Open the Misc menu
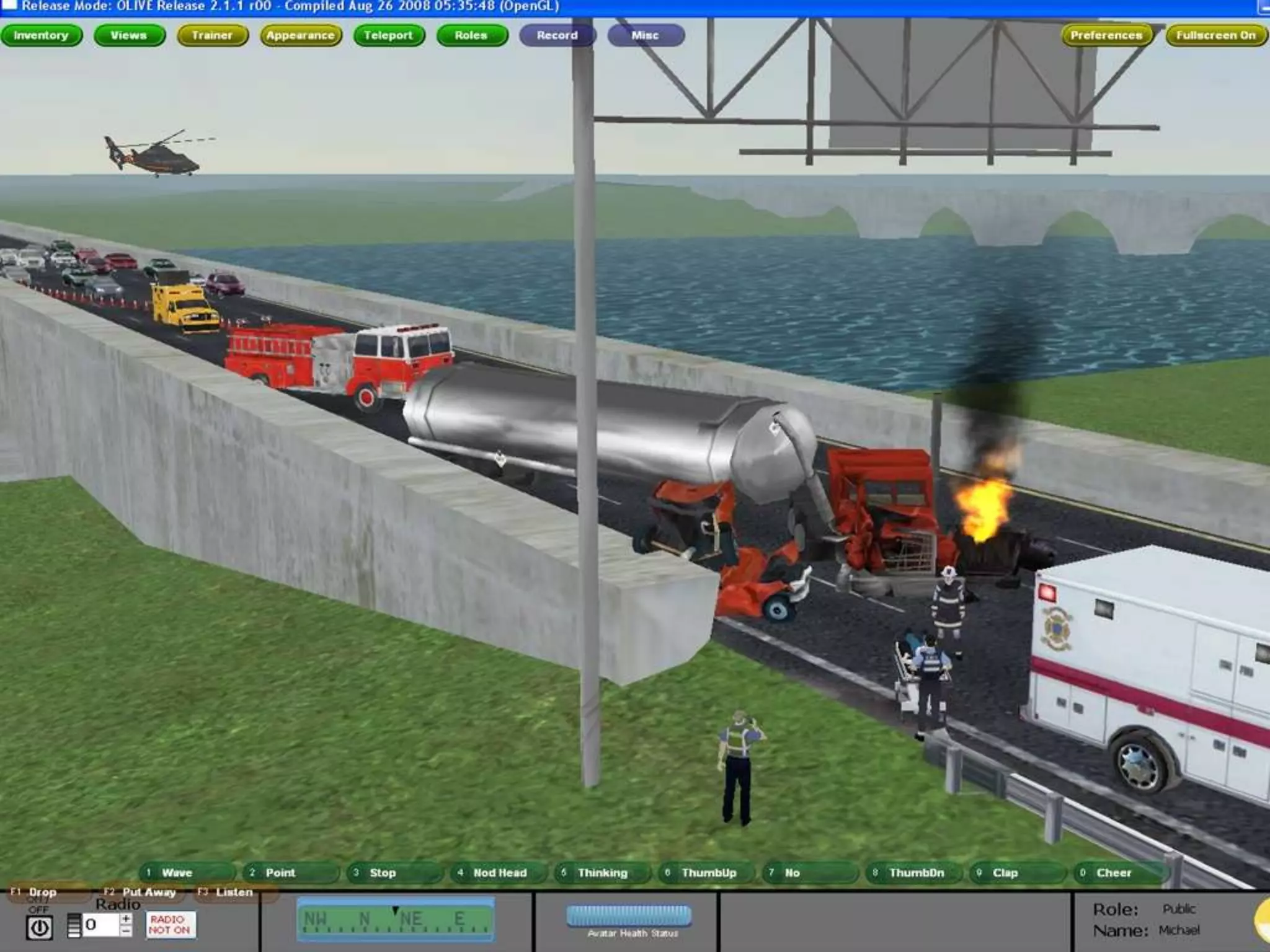Viewport: 1270px width, 952px height. point(646,35)
